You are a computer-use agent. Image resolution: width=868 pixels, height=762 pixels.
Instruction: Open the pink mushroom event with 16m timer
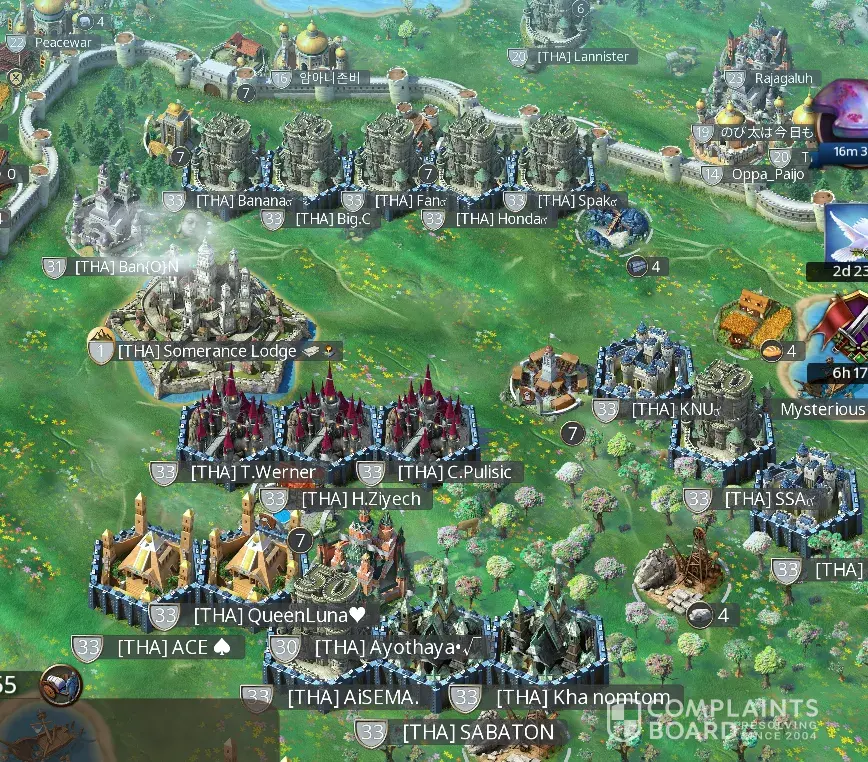[x=843, y=115]
